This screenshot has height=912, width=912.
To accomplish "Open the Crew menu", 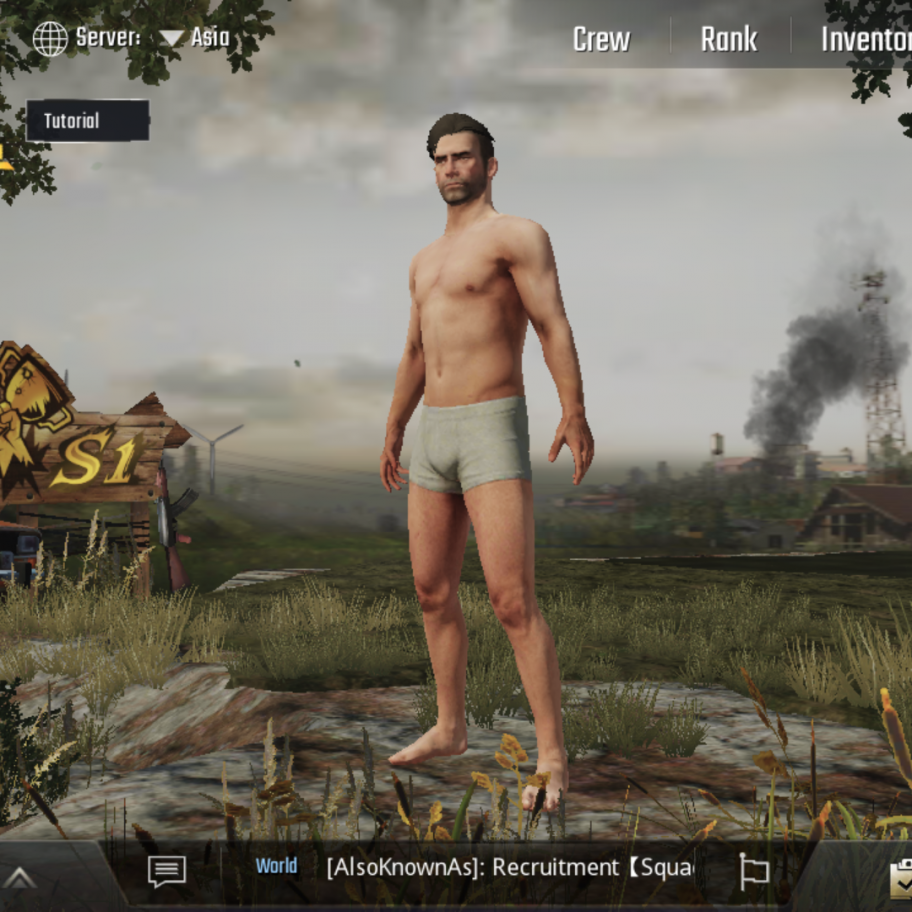I will (601, 40).
